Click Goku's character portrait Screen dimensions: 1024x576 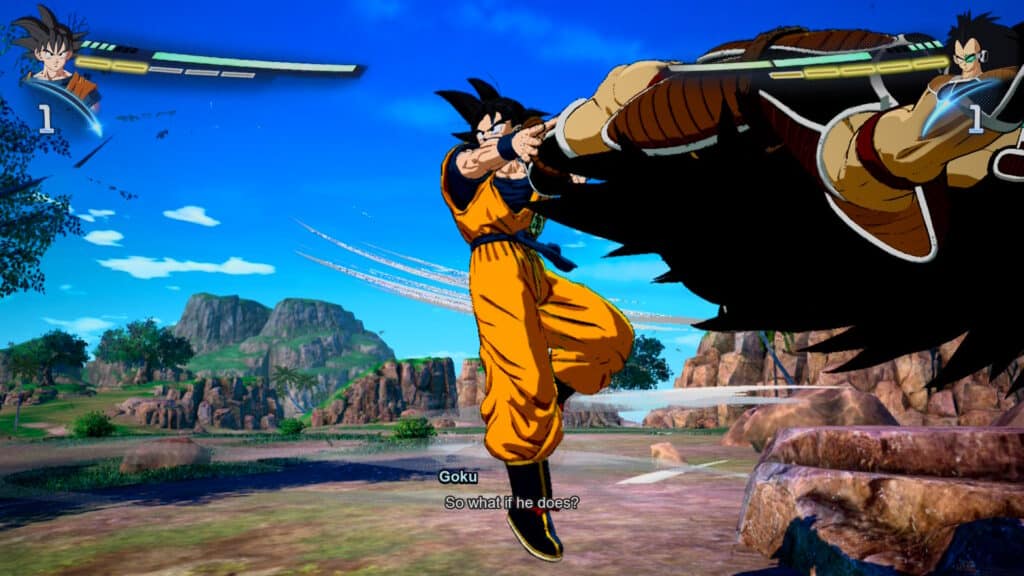point(52,50)
